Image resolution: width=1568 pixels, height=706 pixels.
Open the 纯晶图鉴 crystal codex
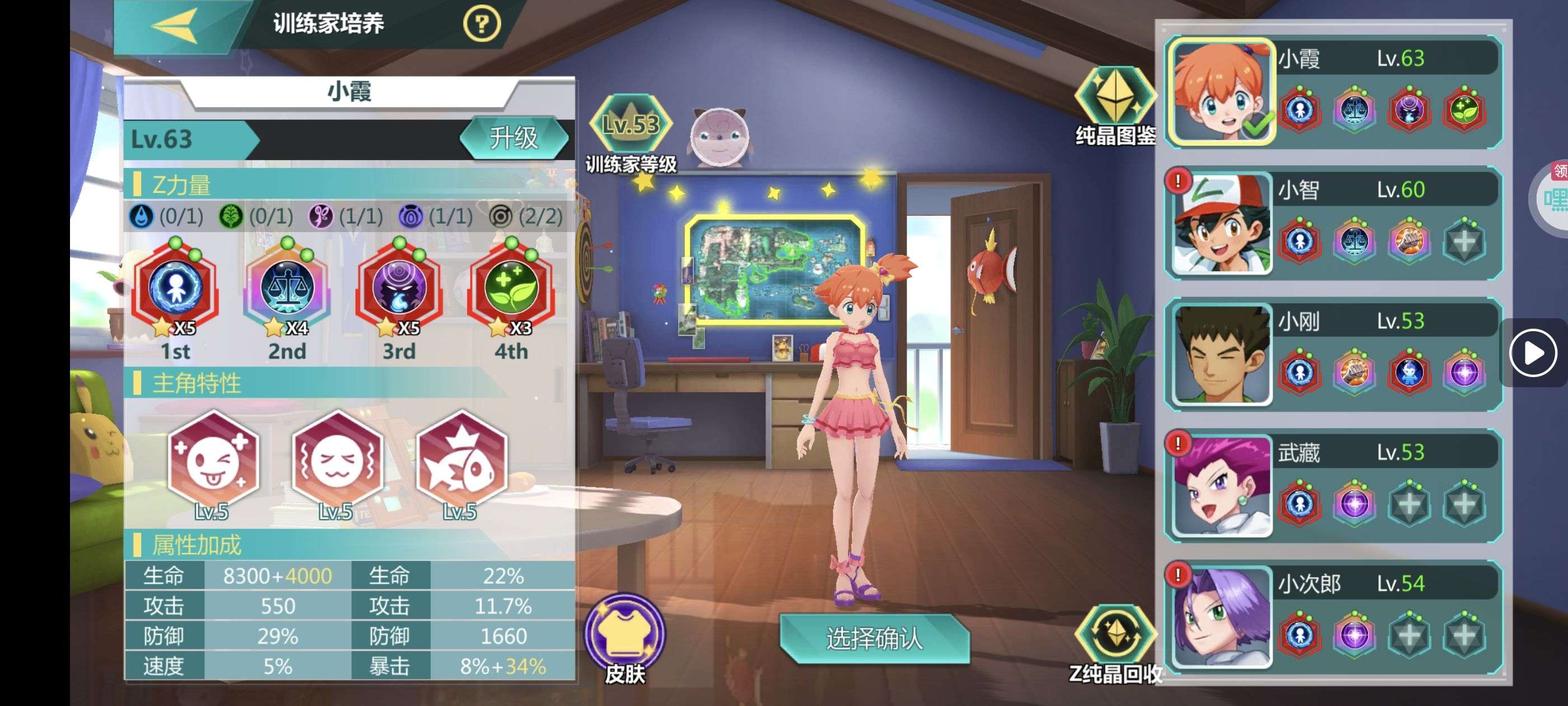pyautogui.click(x=1115, y=97)
